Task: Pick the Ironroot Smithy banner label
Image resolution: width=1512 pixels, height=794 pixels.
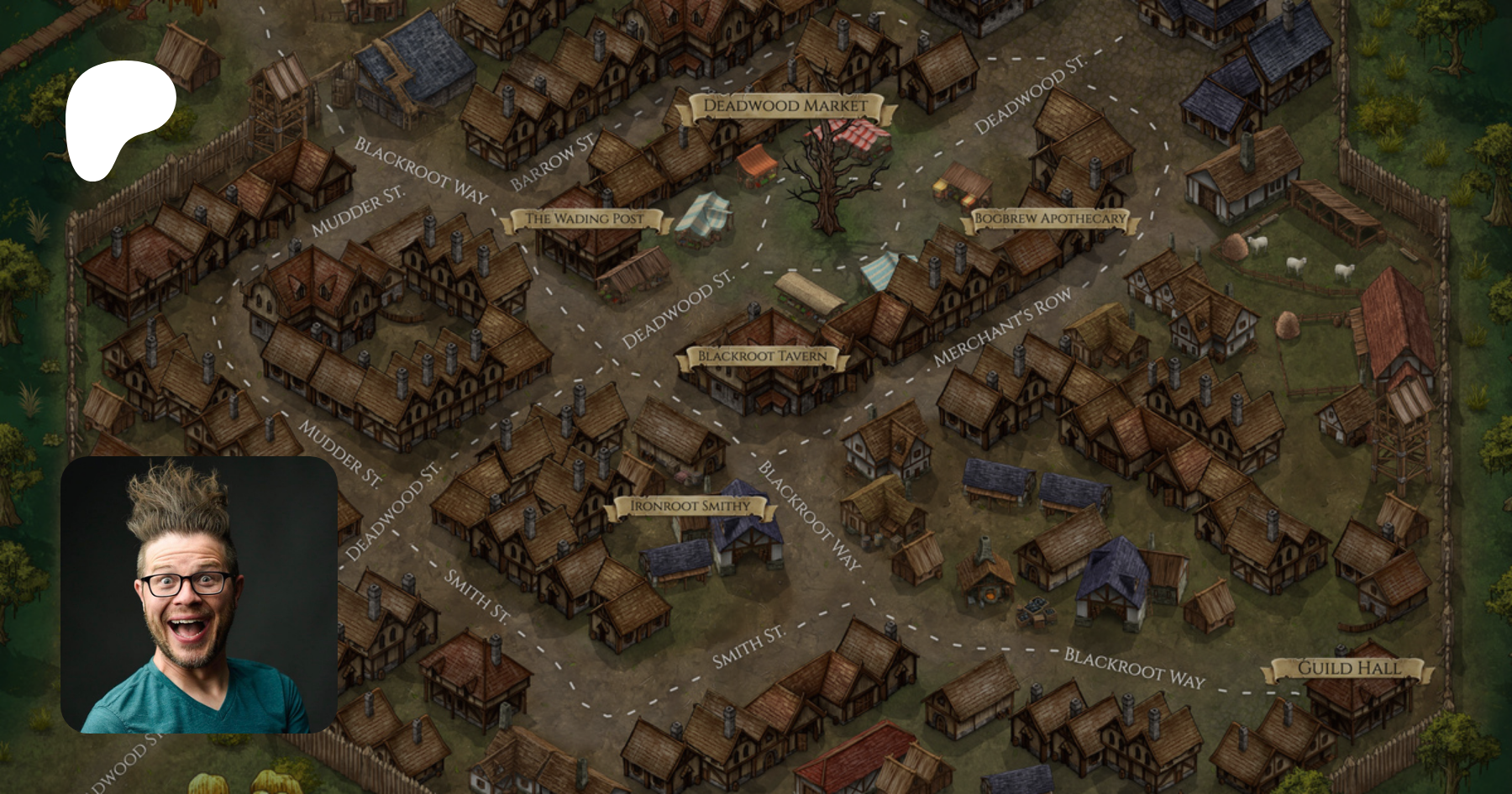Action: tap(690, 507)
